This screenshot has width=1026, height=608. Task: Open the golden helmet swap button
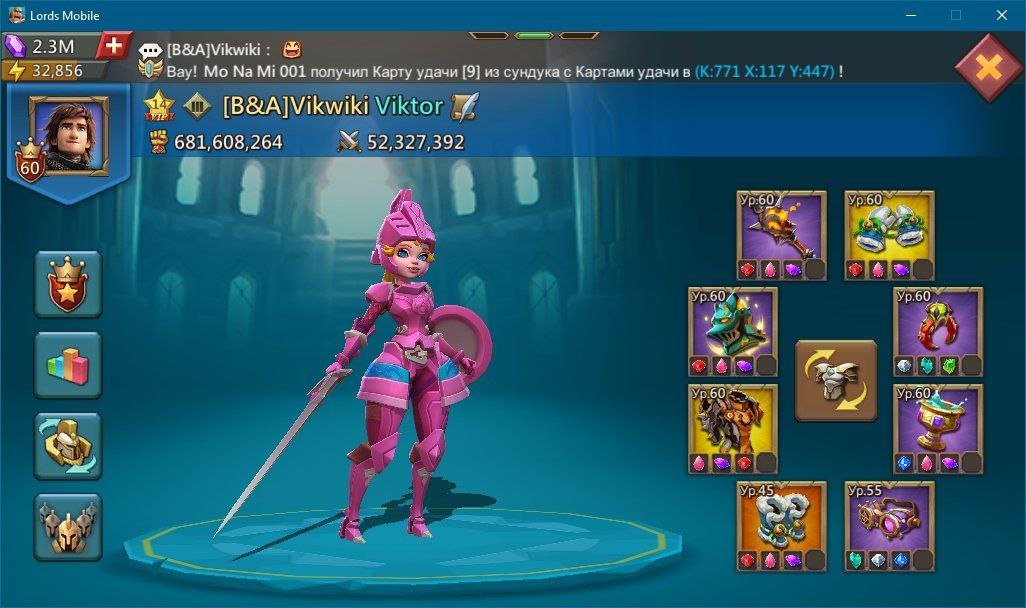pyautogui.click(x=68, y=445)
